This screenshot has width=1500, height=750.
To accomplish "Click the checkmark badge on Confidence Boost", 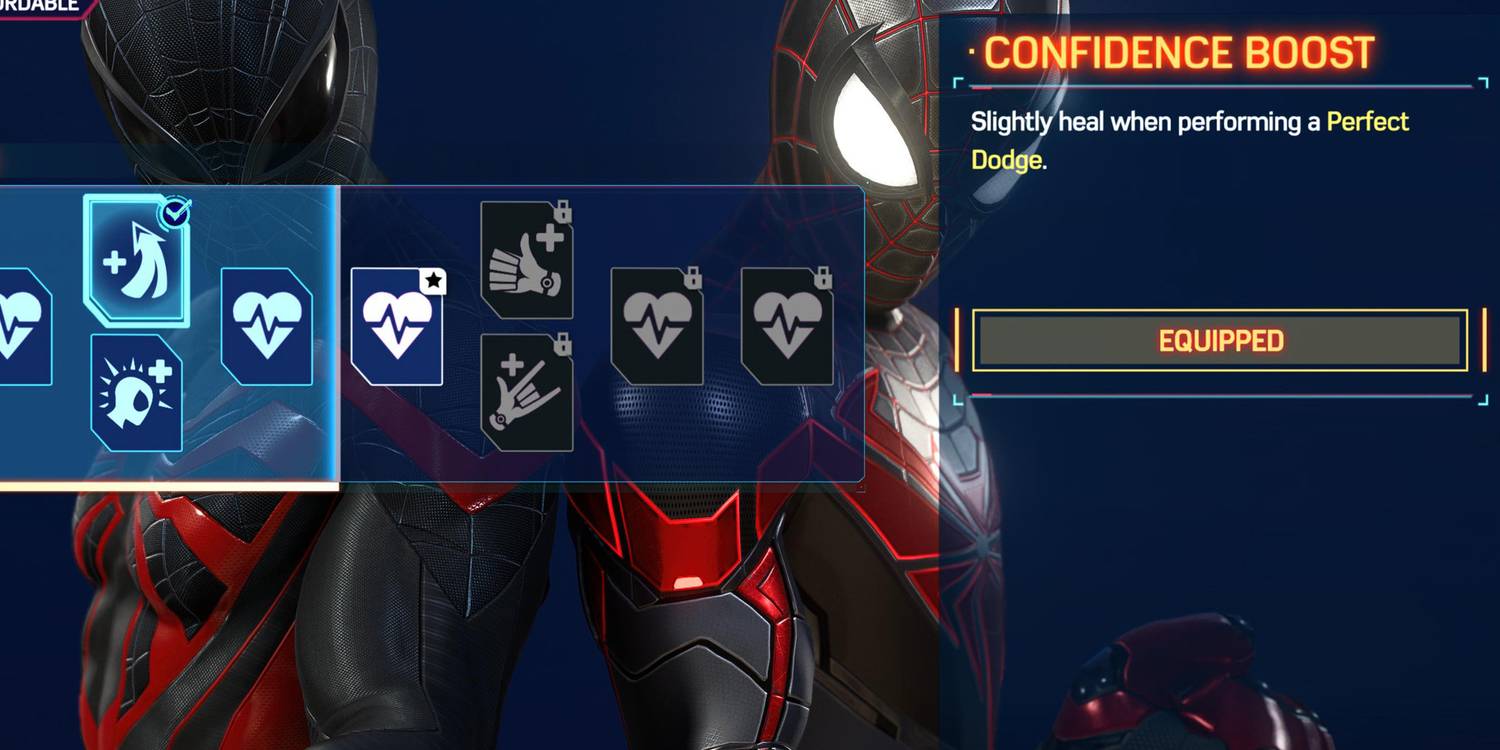I will pos(175,212).
